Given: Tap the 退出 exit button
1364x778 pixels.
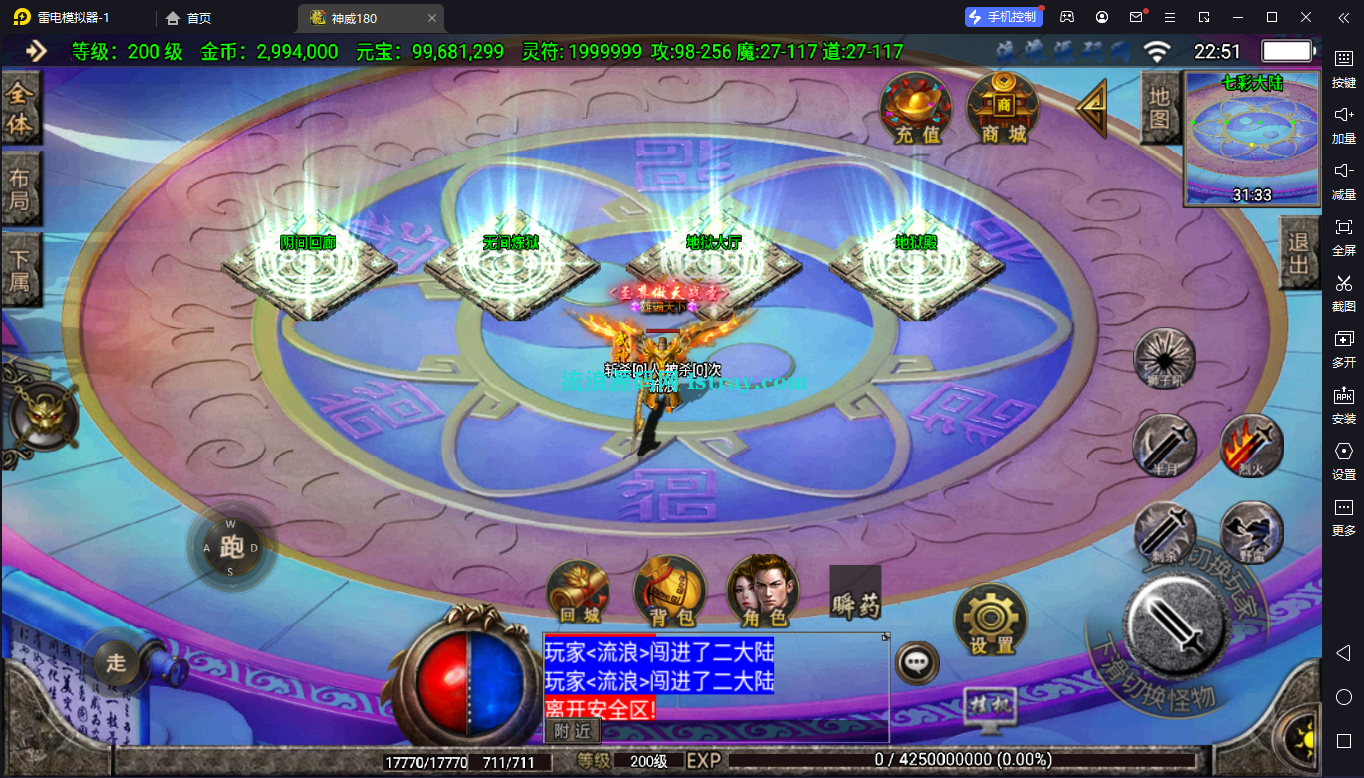Looking at the screenshot, I should pyautogui.click(x=1298, y=254).
